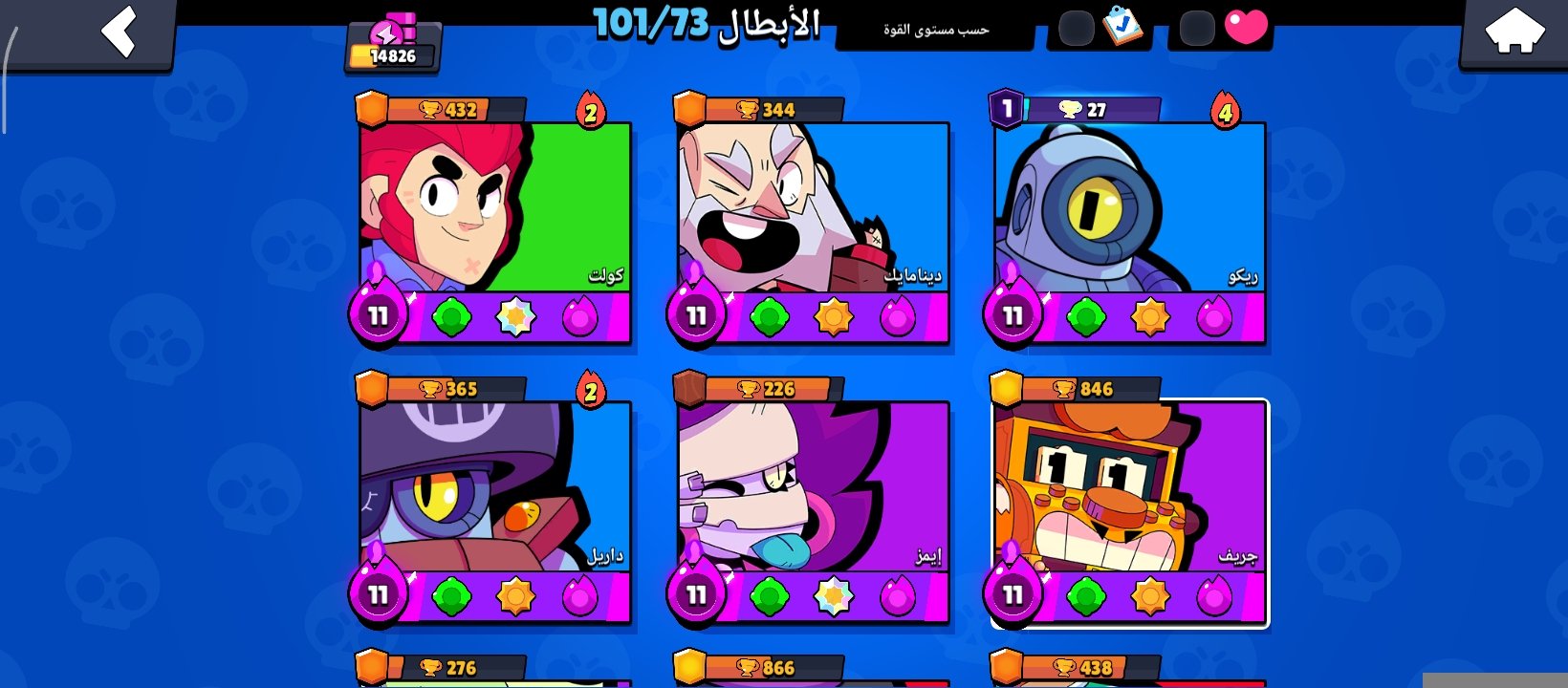The image size is (1568, 688).
Task: Toggle the heart favorites filter
Action: 1246,28
